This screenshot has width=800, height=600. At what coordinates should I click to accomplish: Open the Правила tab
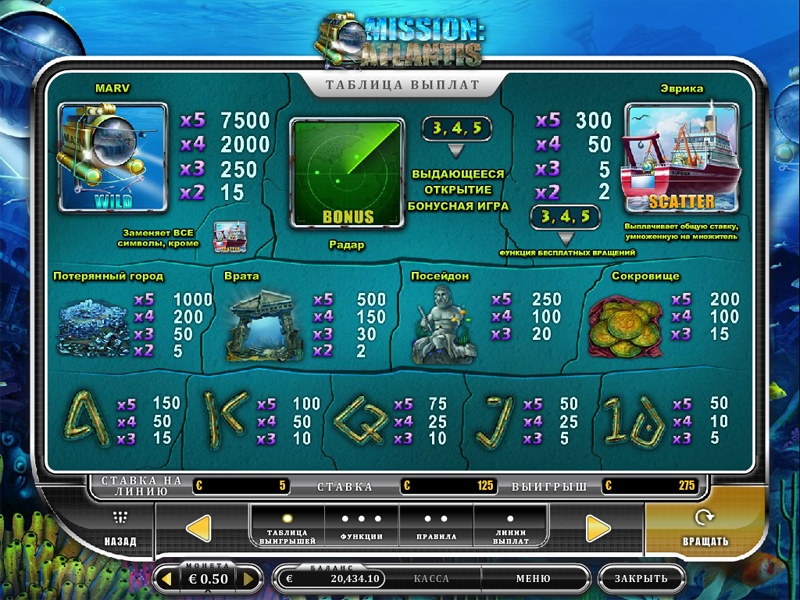click(x=436, y=527)
